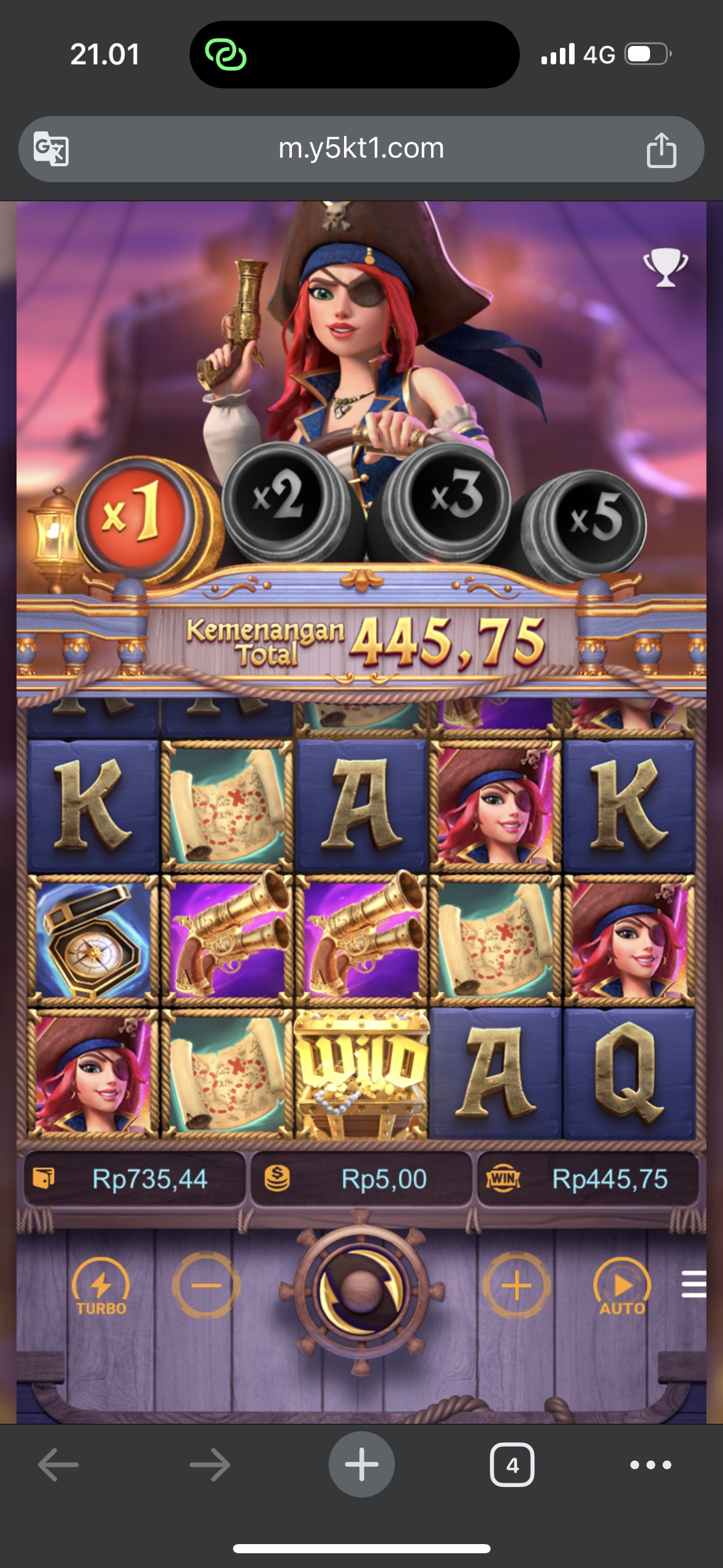Open the hamburger game menu

pyautogui.click(x=694, y=1285)
